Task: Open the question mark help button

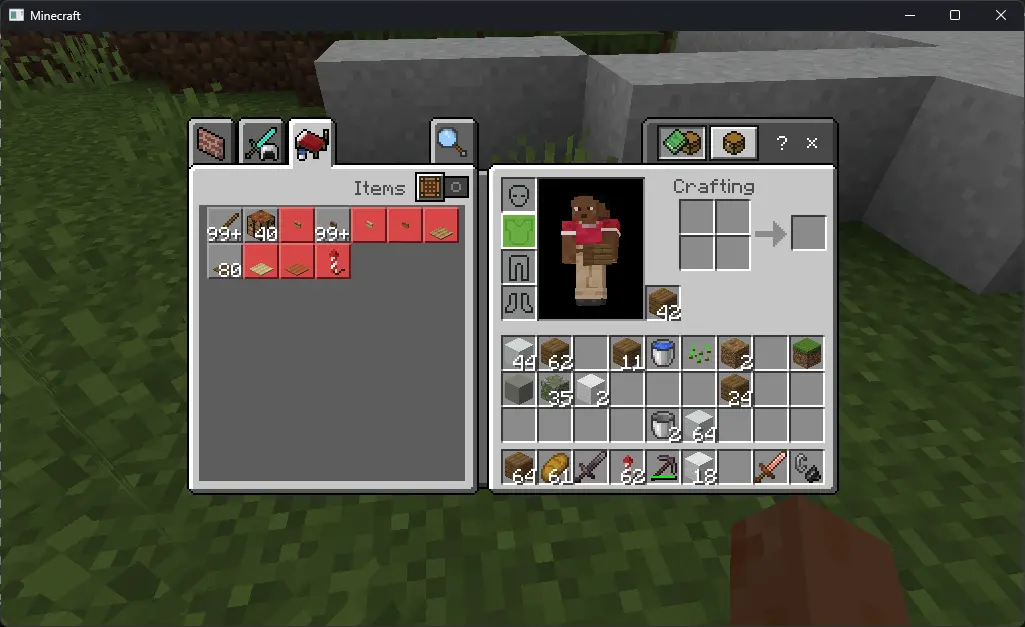Action: point(783,143)
